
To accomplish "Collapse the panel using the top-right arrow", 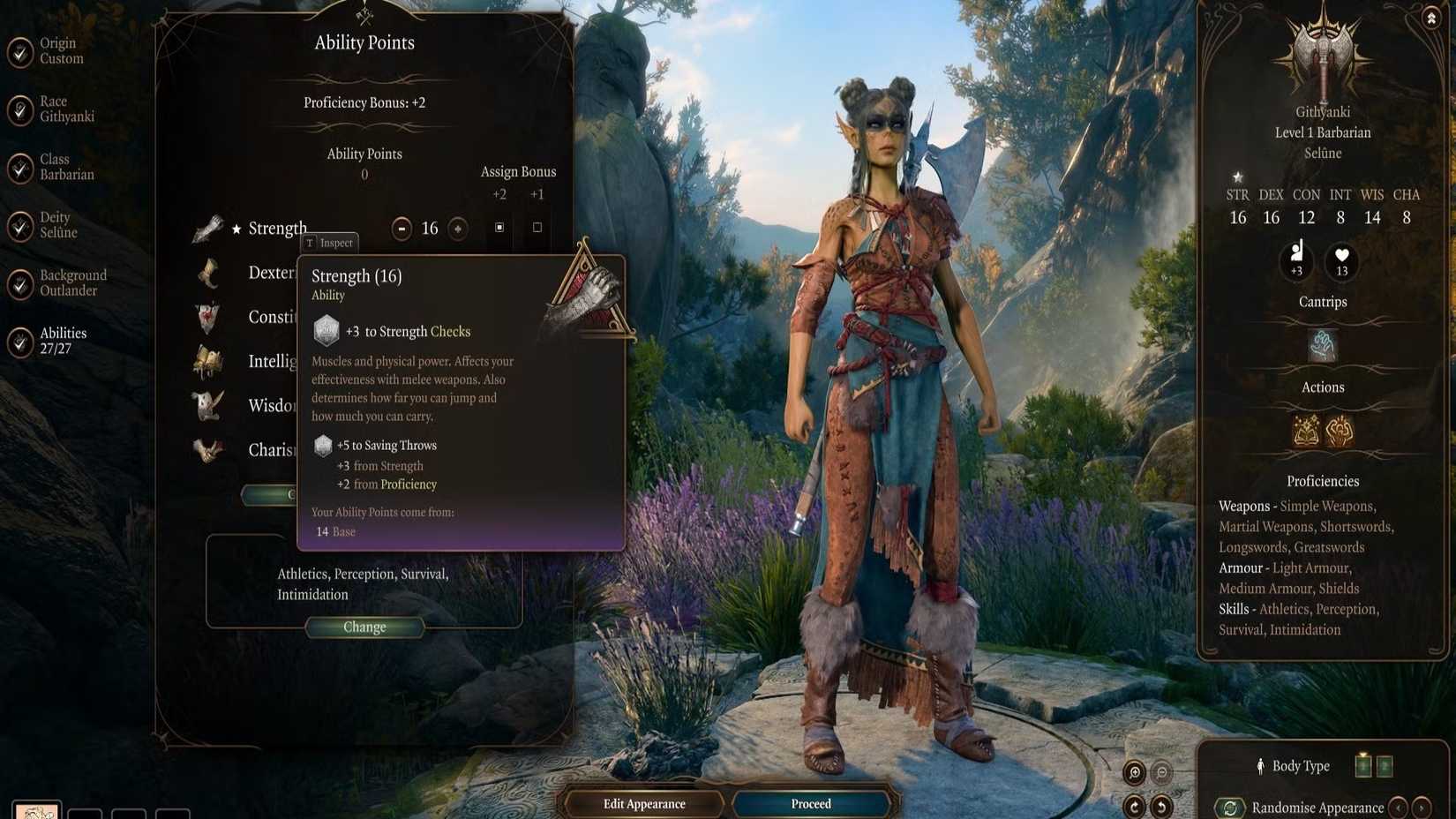I will coord(1431,18).
